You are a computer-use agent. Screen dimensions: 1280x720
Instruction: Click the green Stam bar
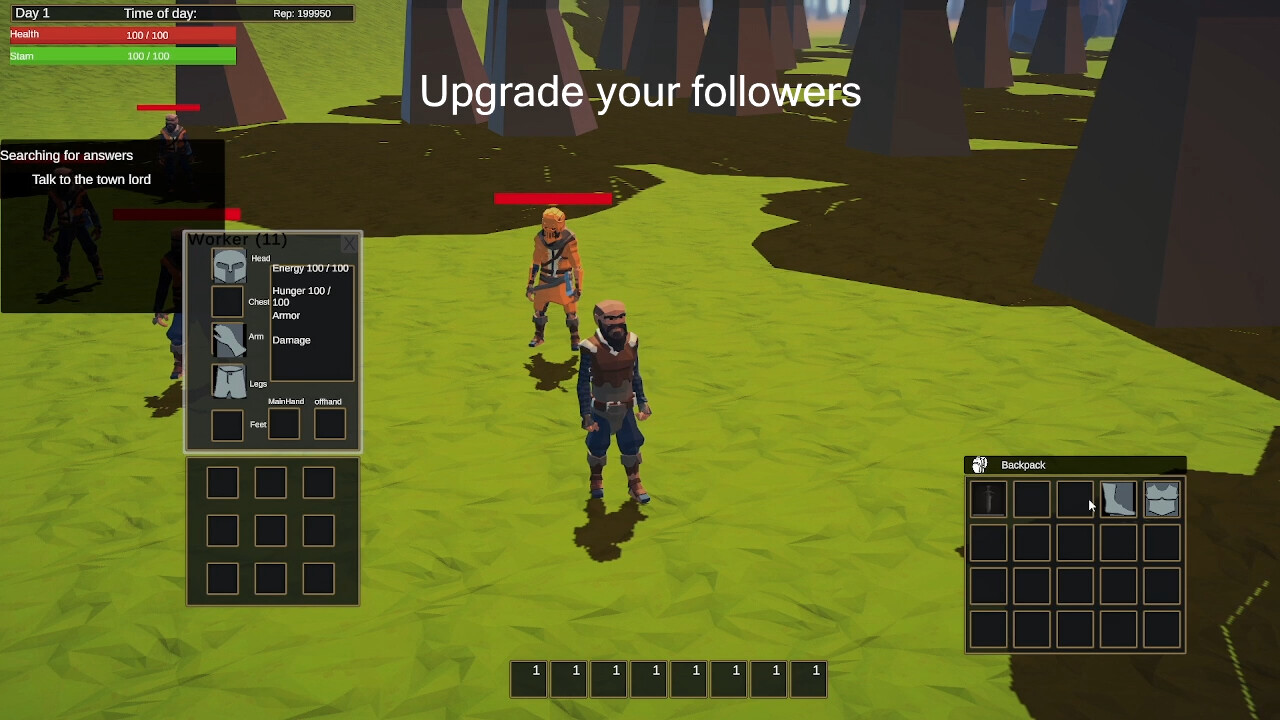point(120,56)
